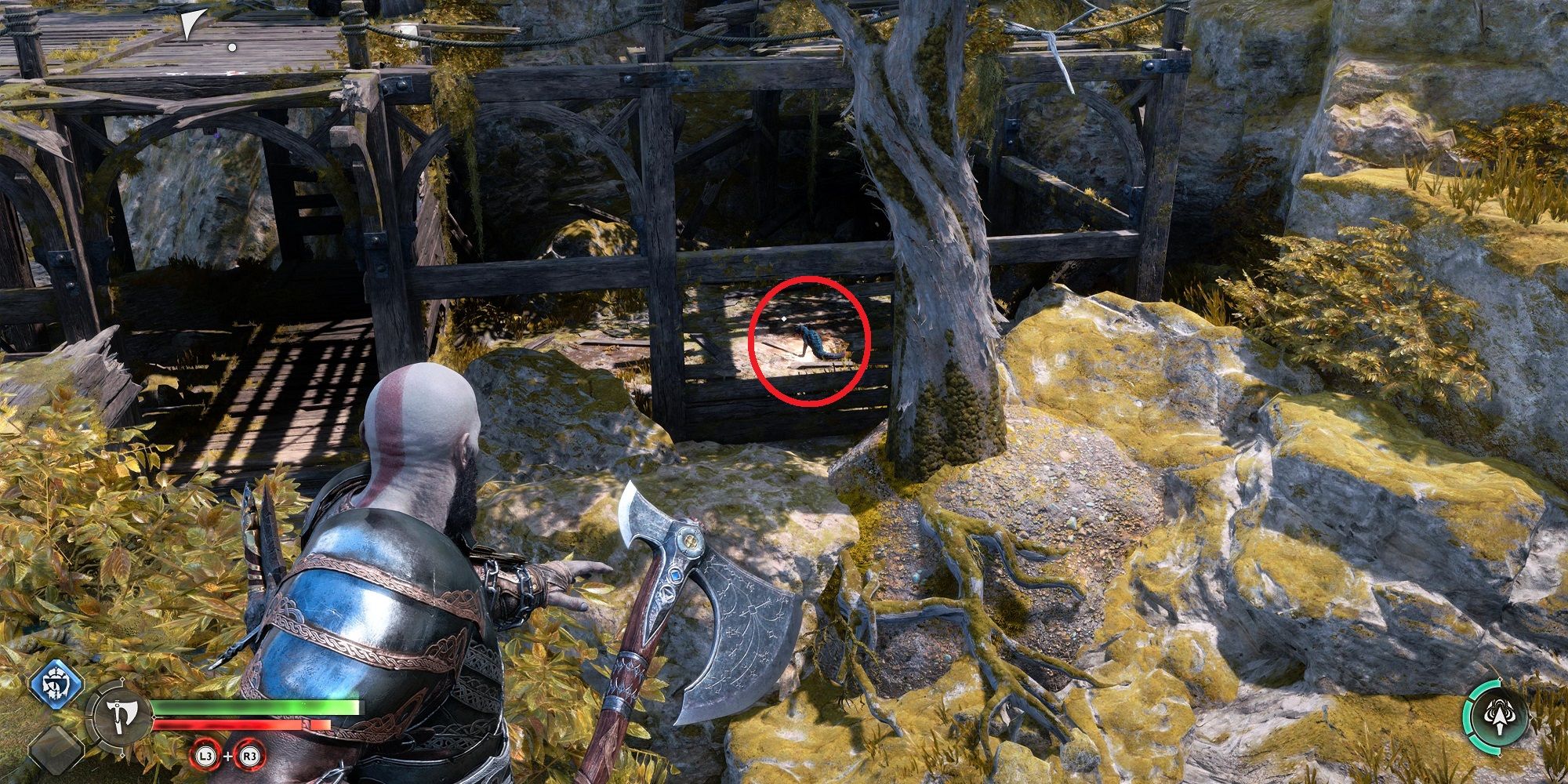1568x784 pixels.
Task: Click the Spartan Rage icon
Action: click(x=1500, y=716)
